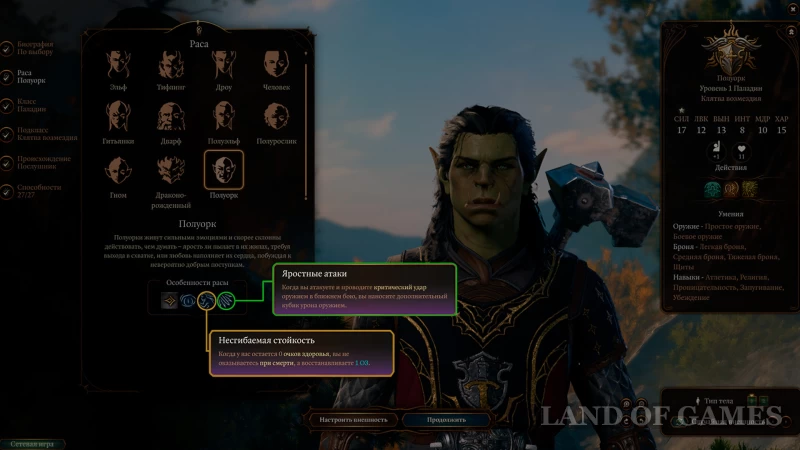The image size is (800, 450).
Task: Click the green-circled Яростные атаки trait icon
Action: tap(226, 299)
